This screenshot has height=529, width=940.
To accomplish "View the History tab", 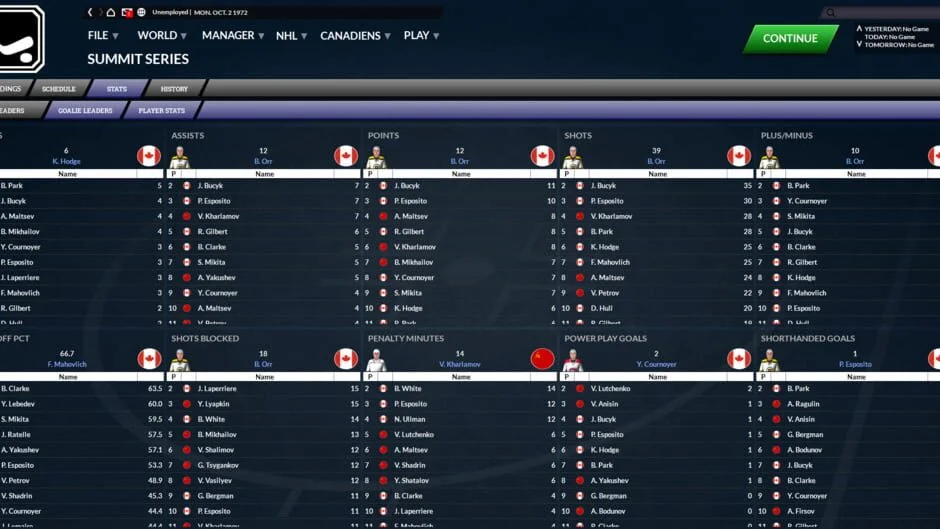I will (x=174, y=89).
